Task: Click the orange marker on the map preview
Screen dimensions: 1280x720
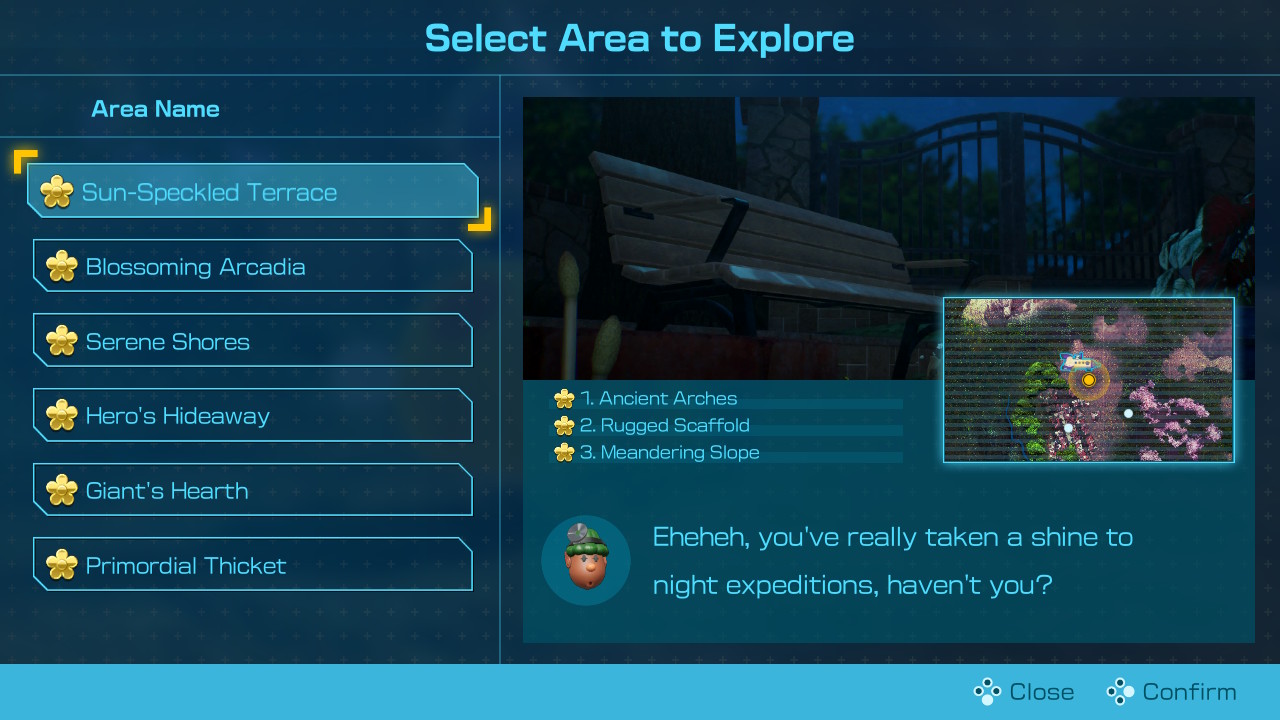Action: 1089,380
